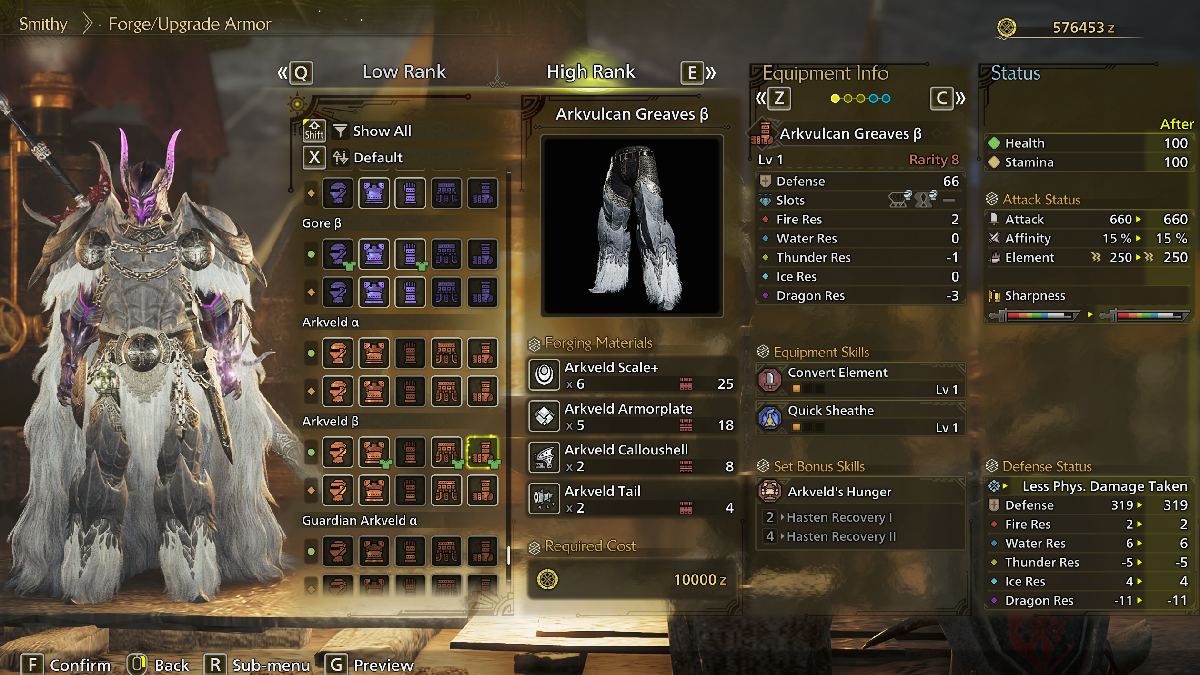Screen dimensions: 1200x675
Task: Select the first Equipment Info page dot
Action: pyautogui.click(x=835, y=98)
